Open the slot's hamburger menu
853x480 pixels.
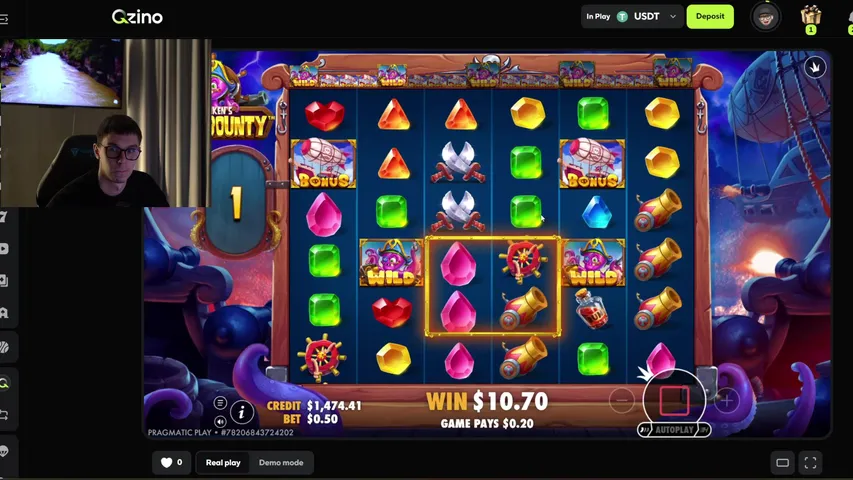click(x=220, y=403)
